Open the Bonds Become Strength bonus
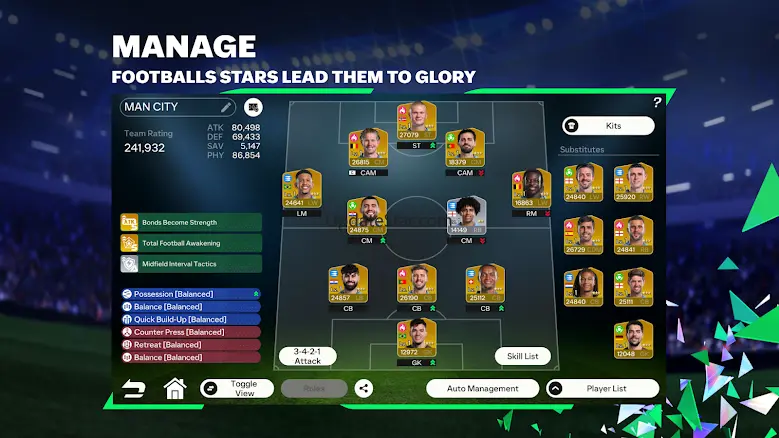 point(190,222)
